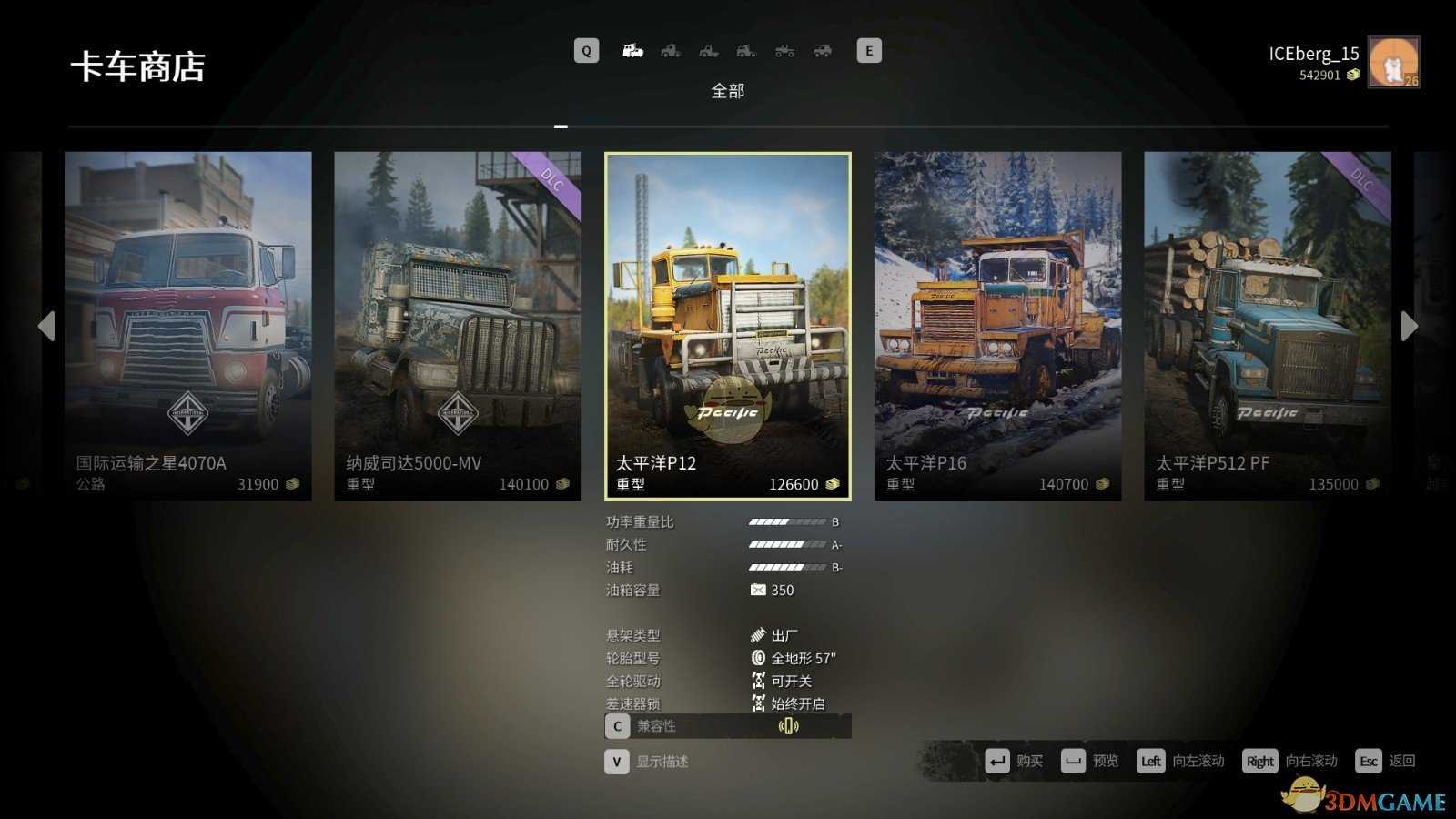Switch to the all-trucks (全部) category tab
This screenshot has width=1456, height=819.
tap(632, 51)
